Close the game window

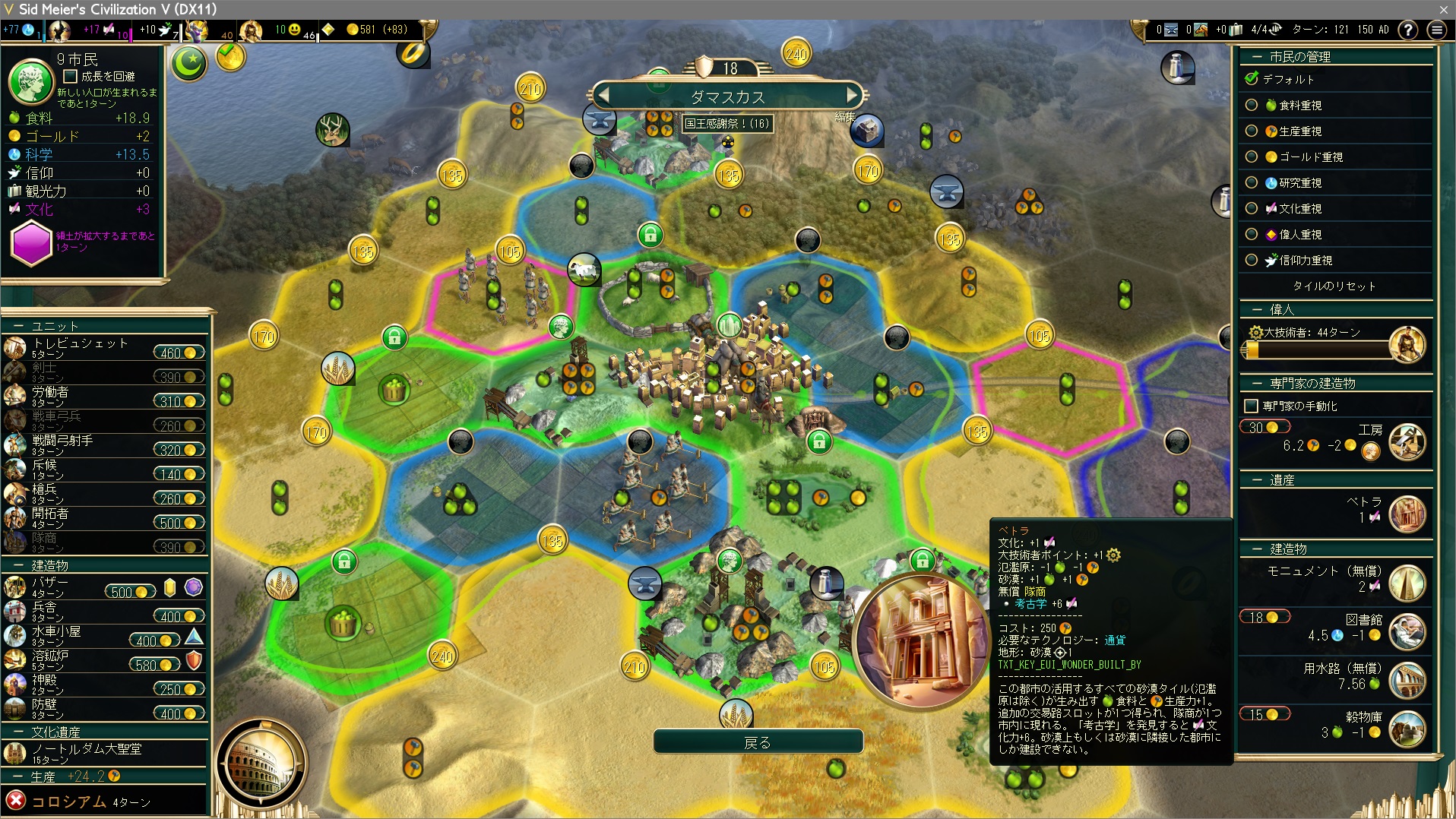point(1443,9)
